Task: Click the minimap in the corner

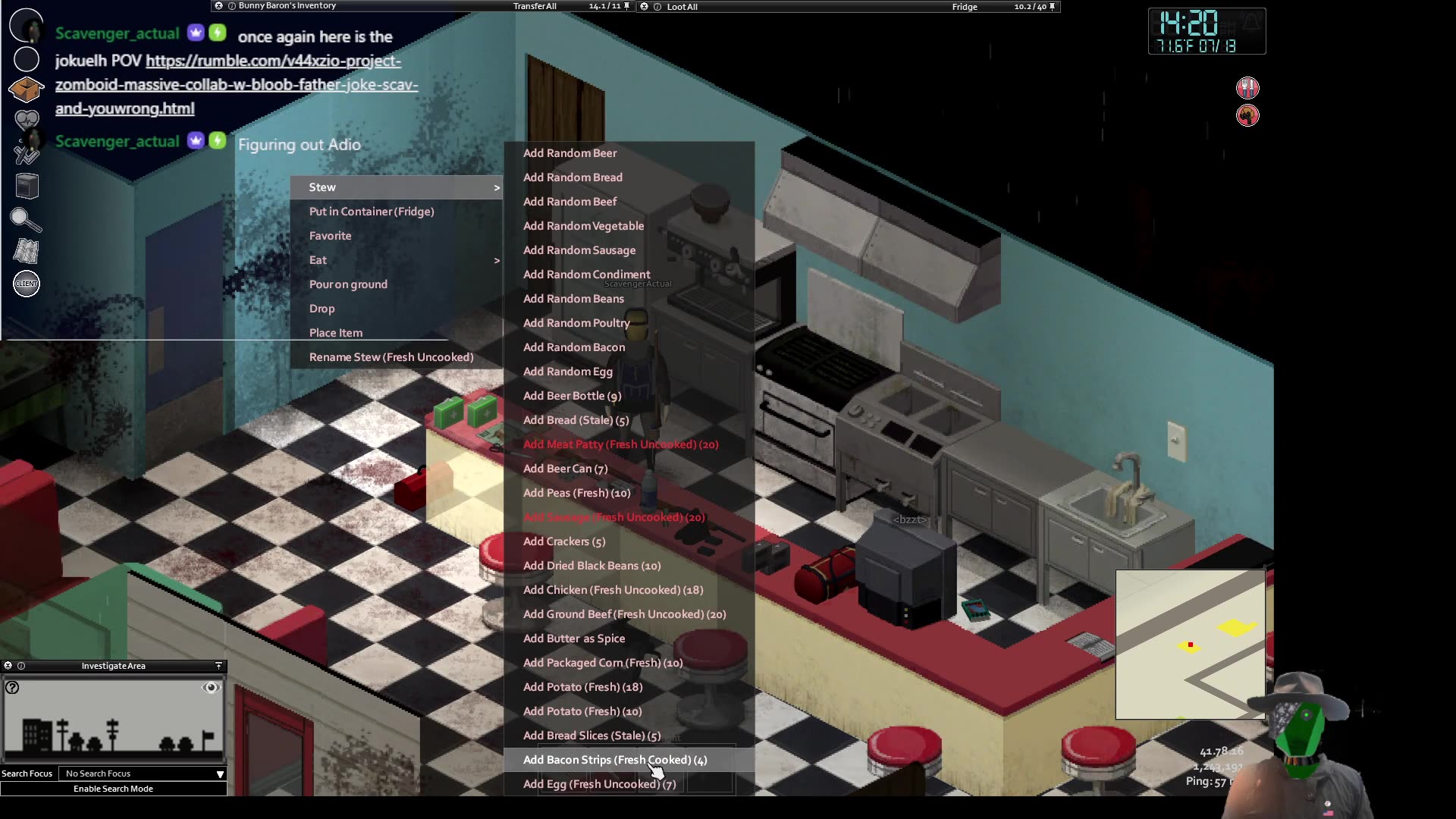Action: [1189, 645]
